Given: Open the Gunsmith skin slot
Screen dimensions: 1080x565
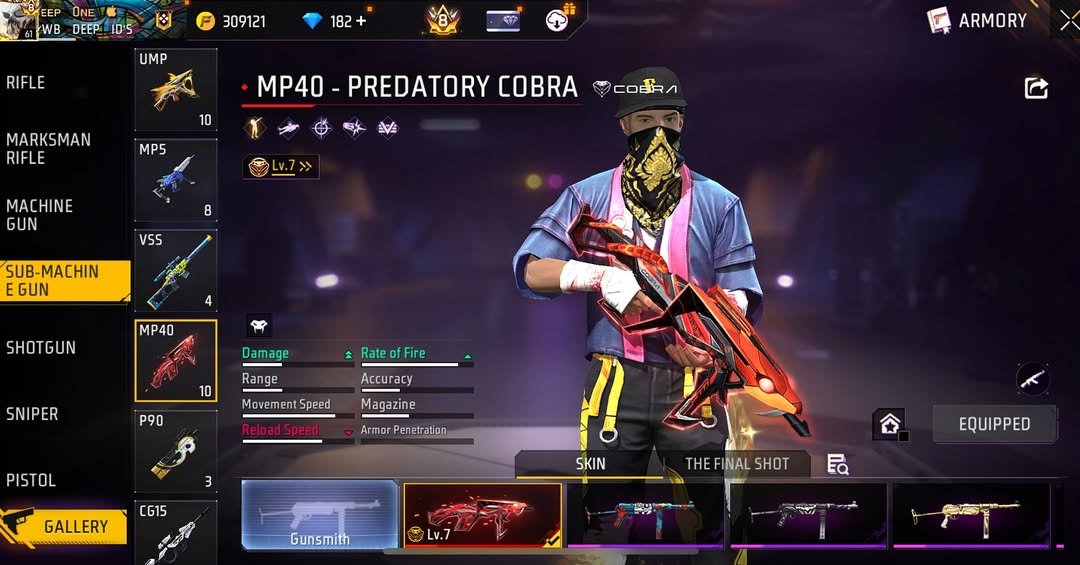Looking at the screenshot, I should click(320, 515).
